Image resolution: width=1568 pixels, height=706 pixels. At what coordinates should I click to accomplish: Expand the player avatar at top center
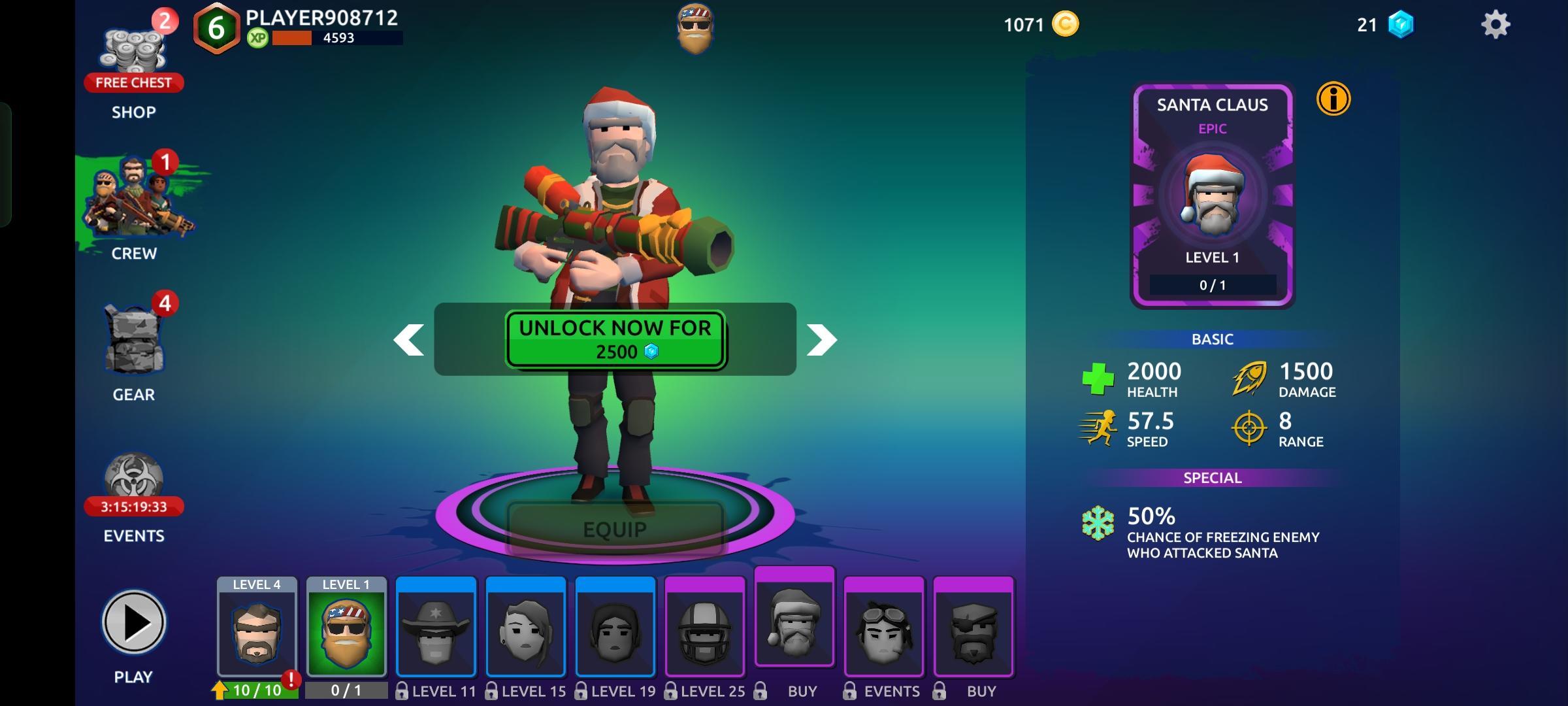[x=695, y=29]
